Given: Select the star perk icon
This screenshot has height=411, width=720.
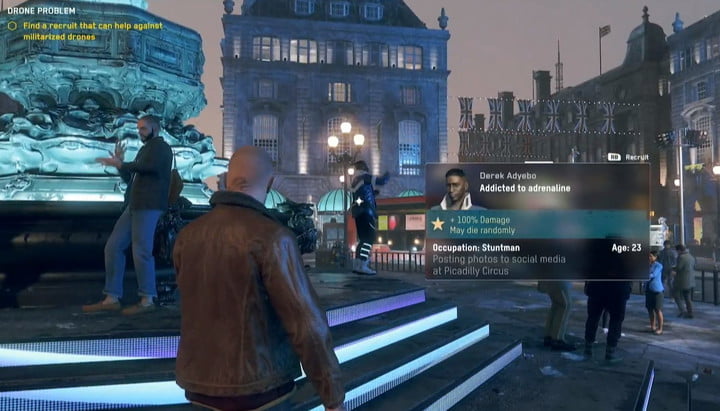Looking at the screenshot, I should click(x=438, y=224).
